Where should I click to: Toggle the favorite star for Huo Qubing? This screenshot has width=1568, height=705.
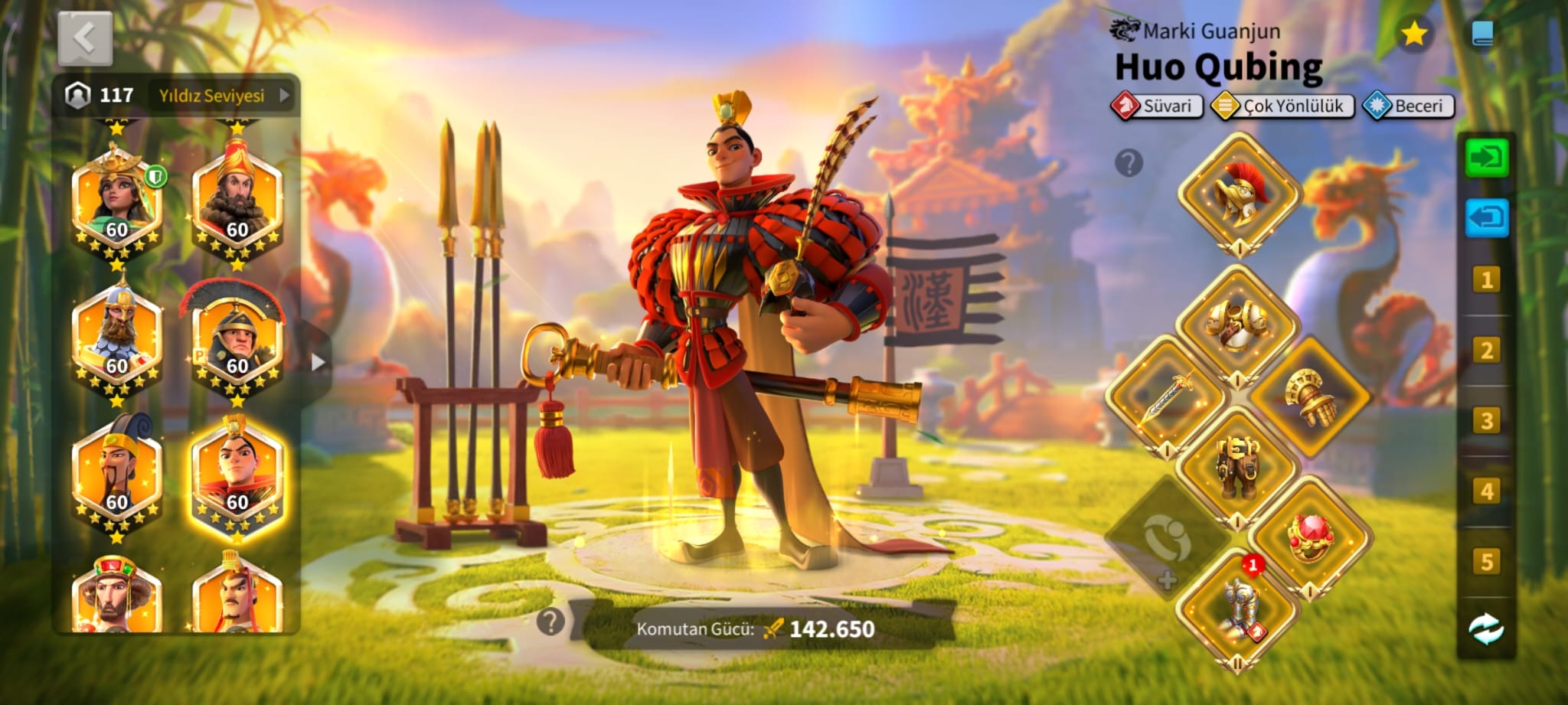(1413, 34)
